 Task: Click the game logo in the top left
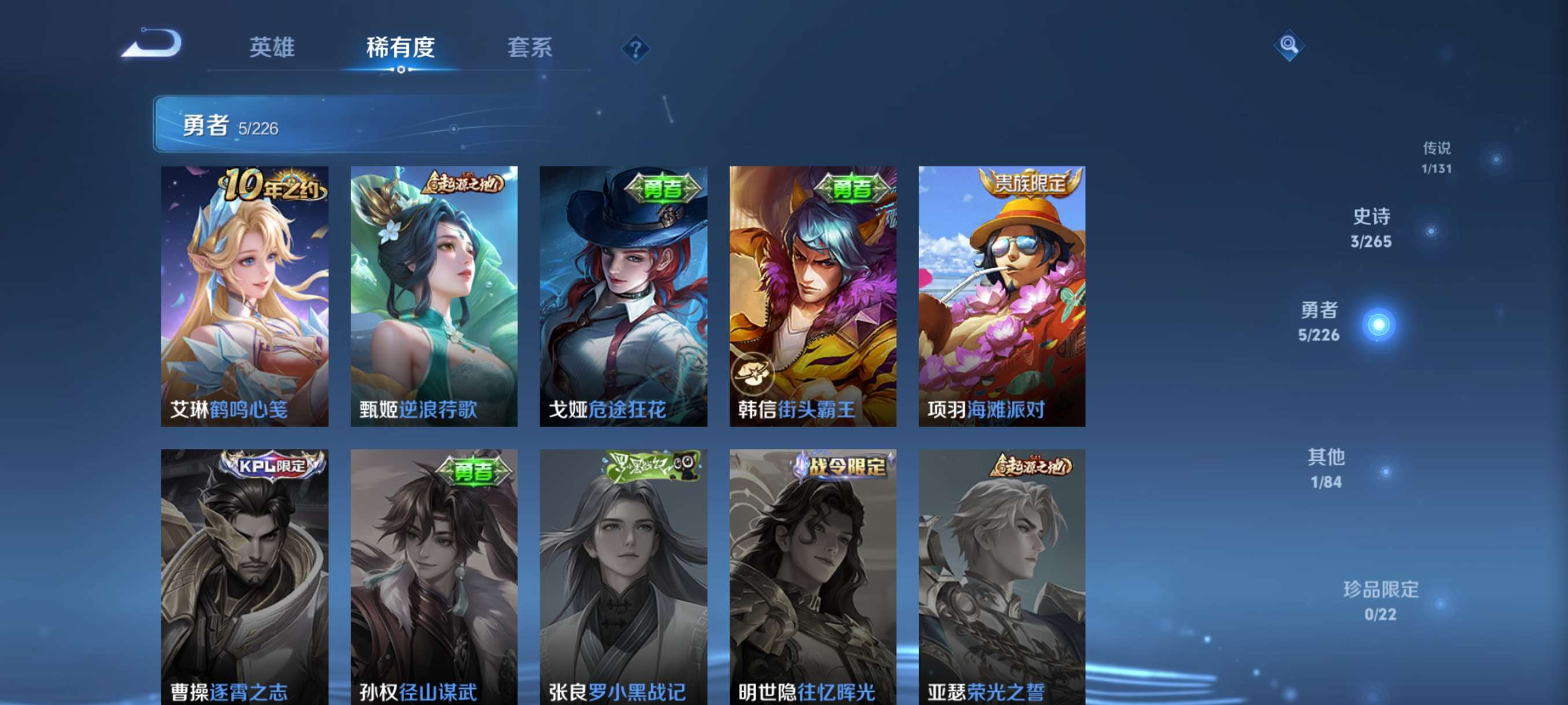(x=151, y=45)
